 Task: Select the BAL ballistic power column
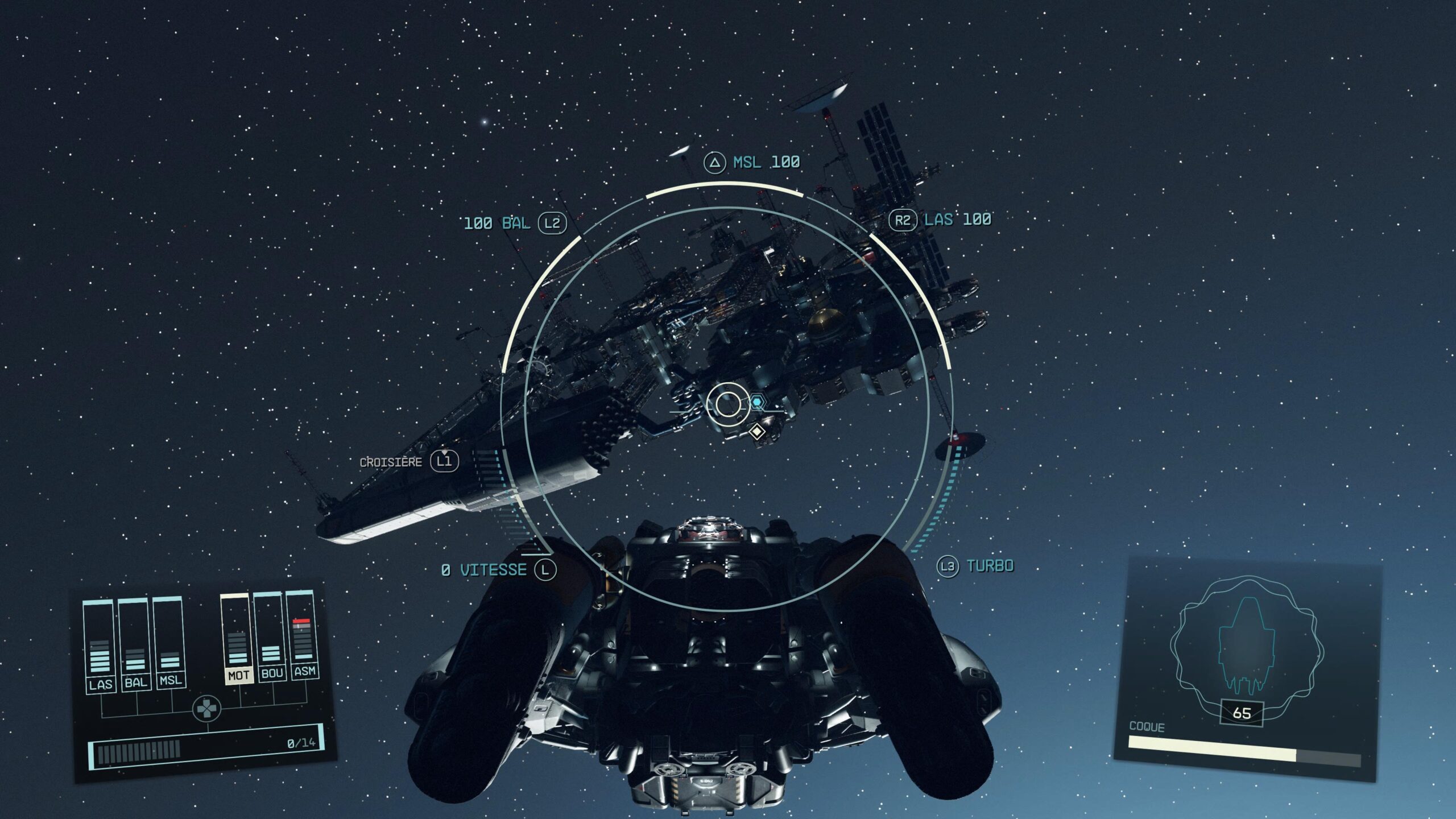(135, 644)
